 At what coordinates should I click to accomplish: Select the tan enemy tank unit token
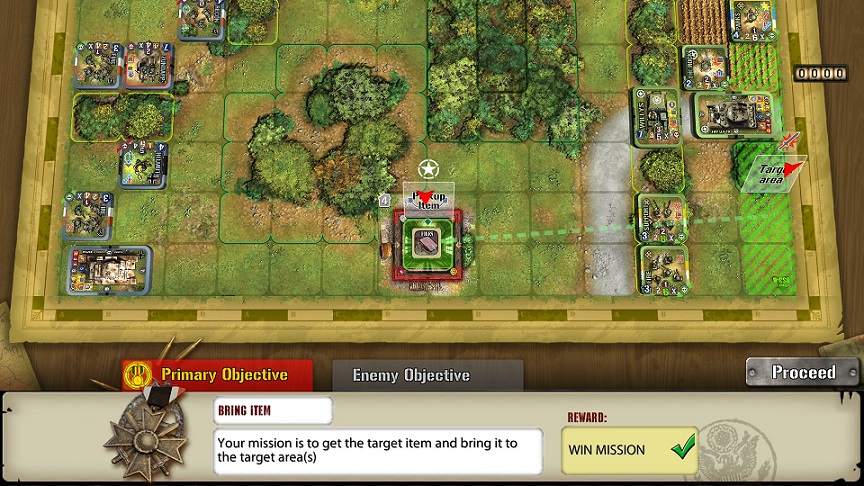point(110,268)
